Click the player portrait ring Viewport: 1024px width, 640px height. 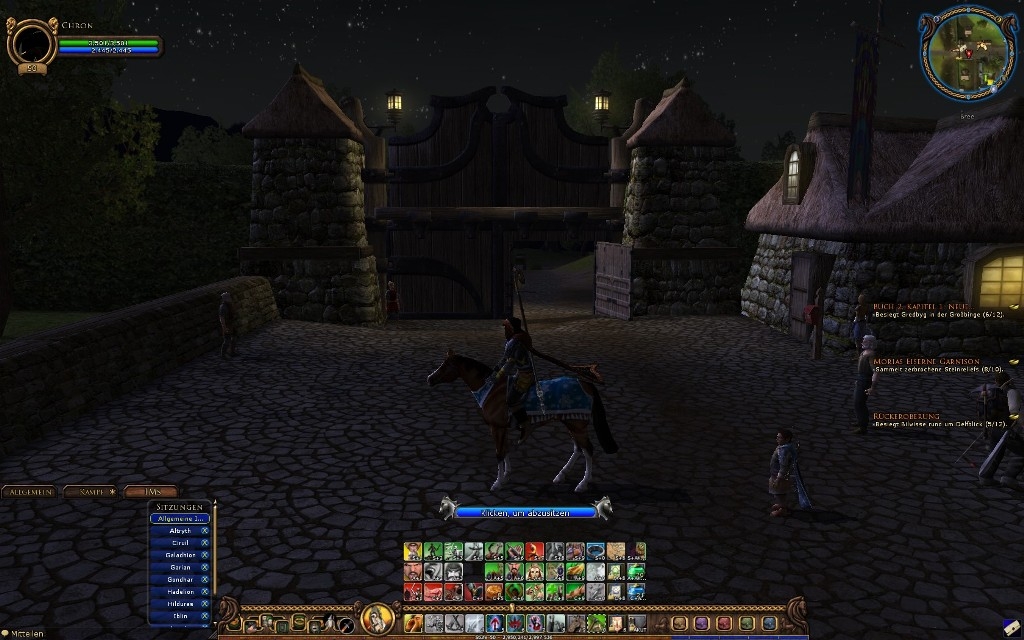31,43
